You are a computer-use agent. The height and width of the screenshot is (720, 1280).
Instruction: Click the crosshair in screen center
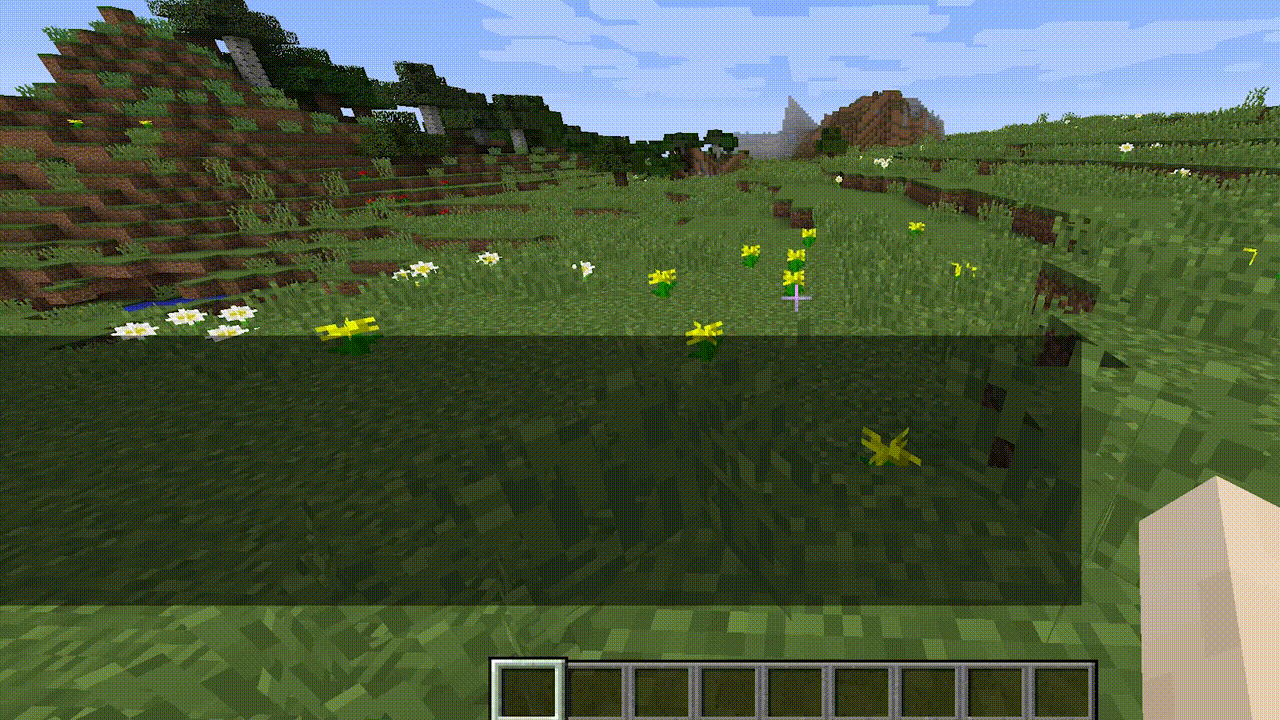coord(795,297)
